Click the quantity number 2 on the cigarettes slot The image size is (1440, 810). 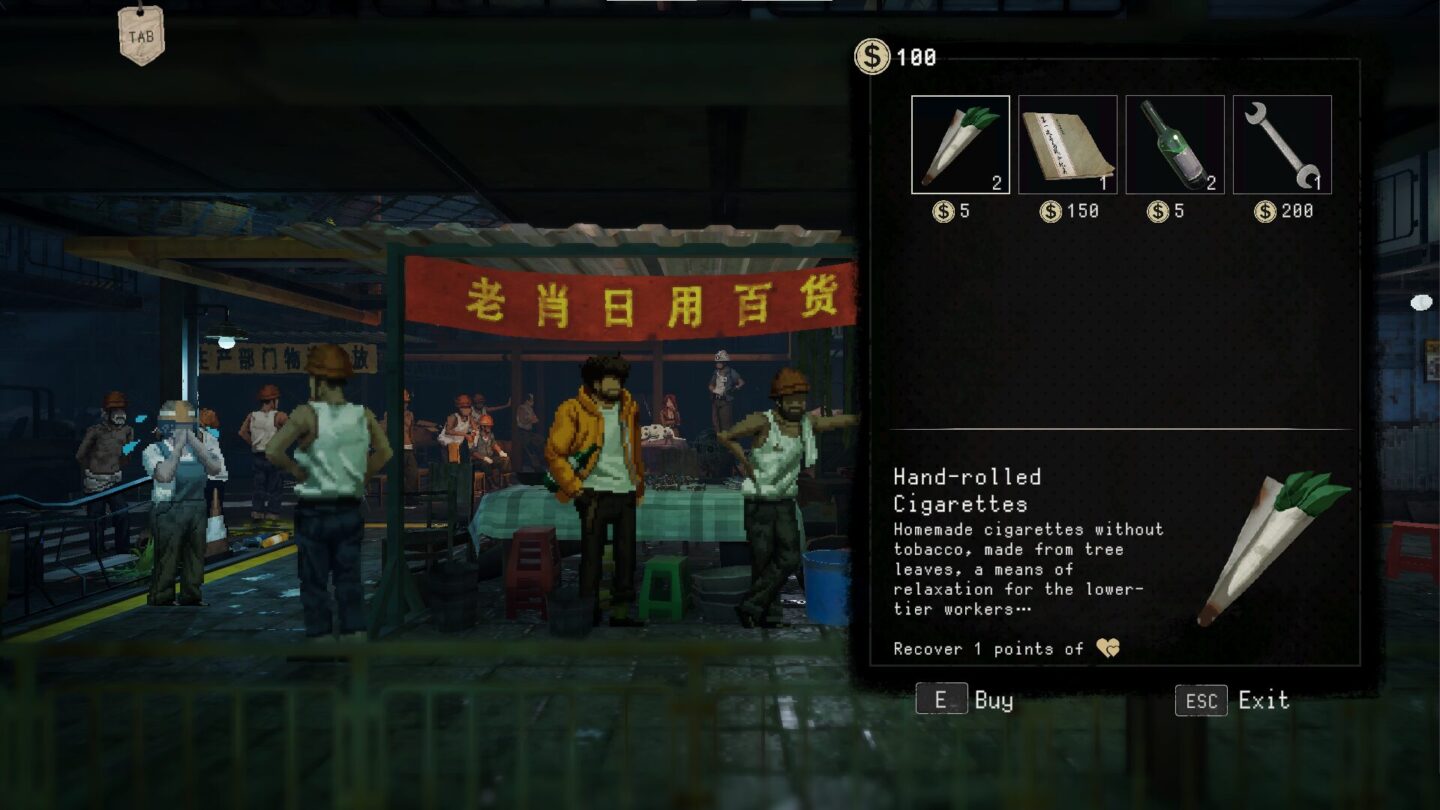coord(997,184)
